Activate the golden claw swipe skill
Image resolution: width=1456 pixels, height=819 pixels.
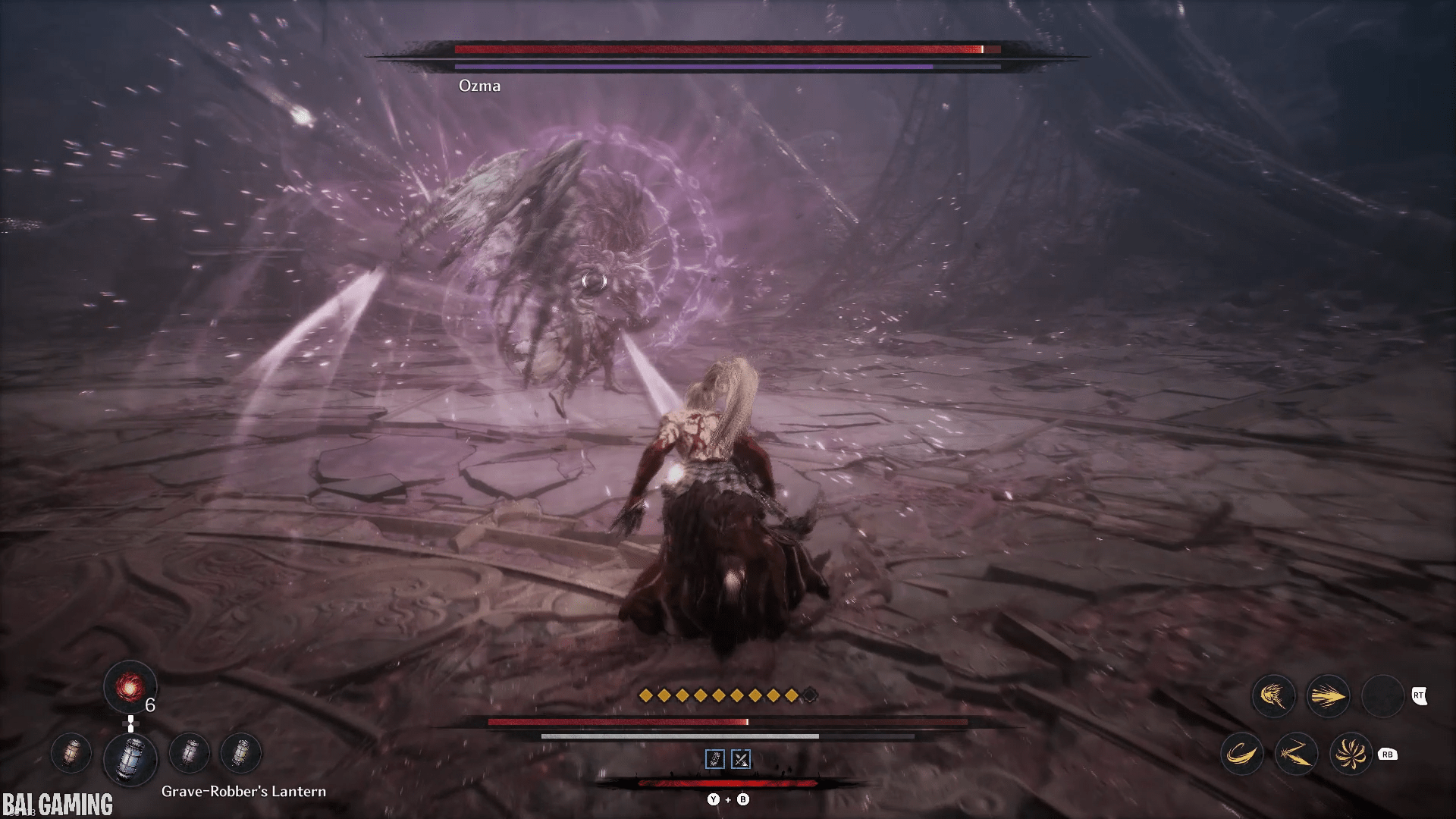pos(1273,696)
